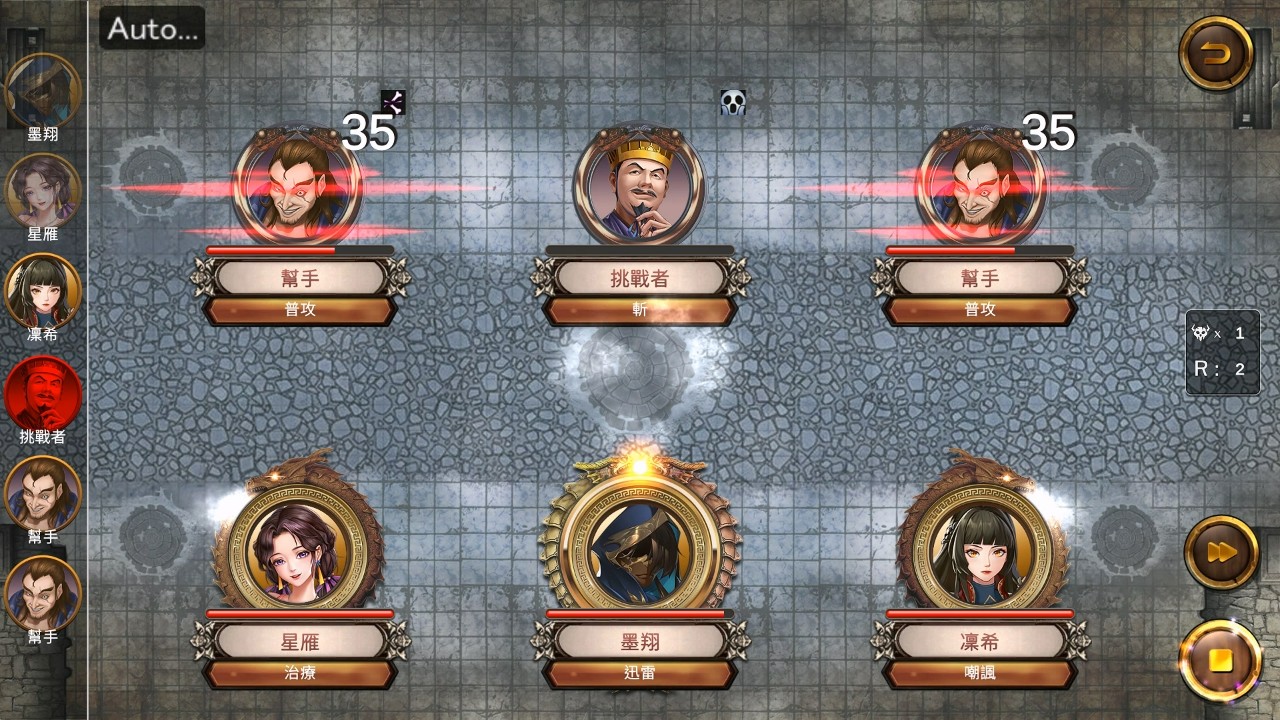1280x720 pixels.
Task: Select hero 星雁 with the 治療 skill
Action: 299,546
